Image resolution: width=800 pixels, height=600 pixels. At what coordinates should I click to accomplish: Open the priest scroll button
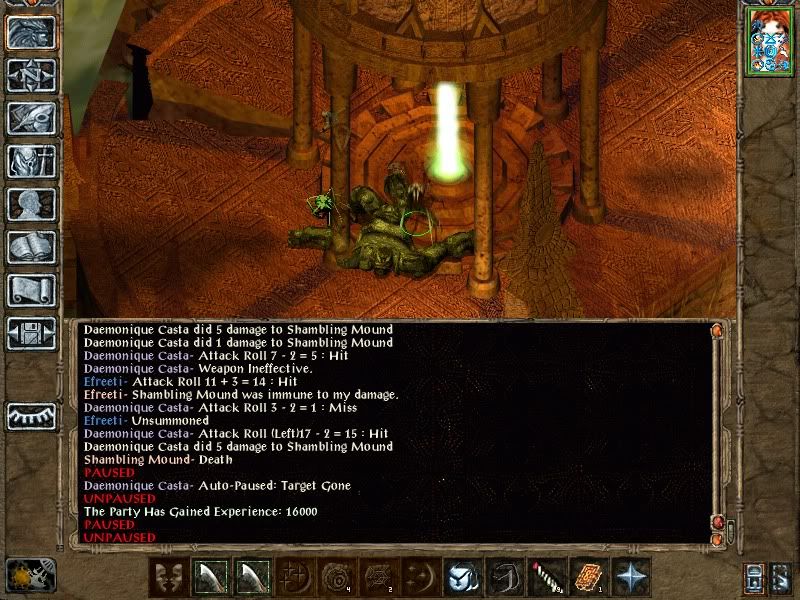[31, 290]
